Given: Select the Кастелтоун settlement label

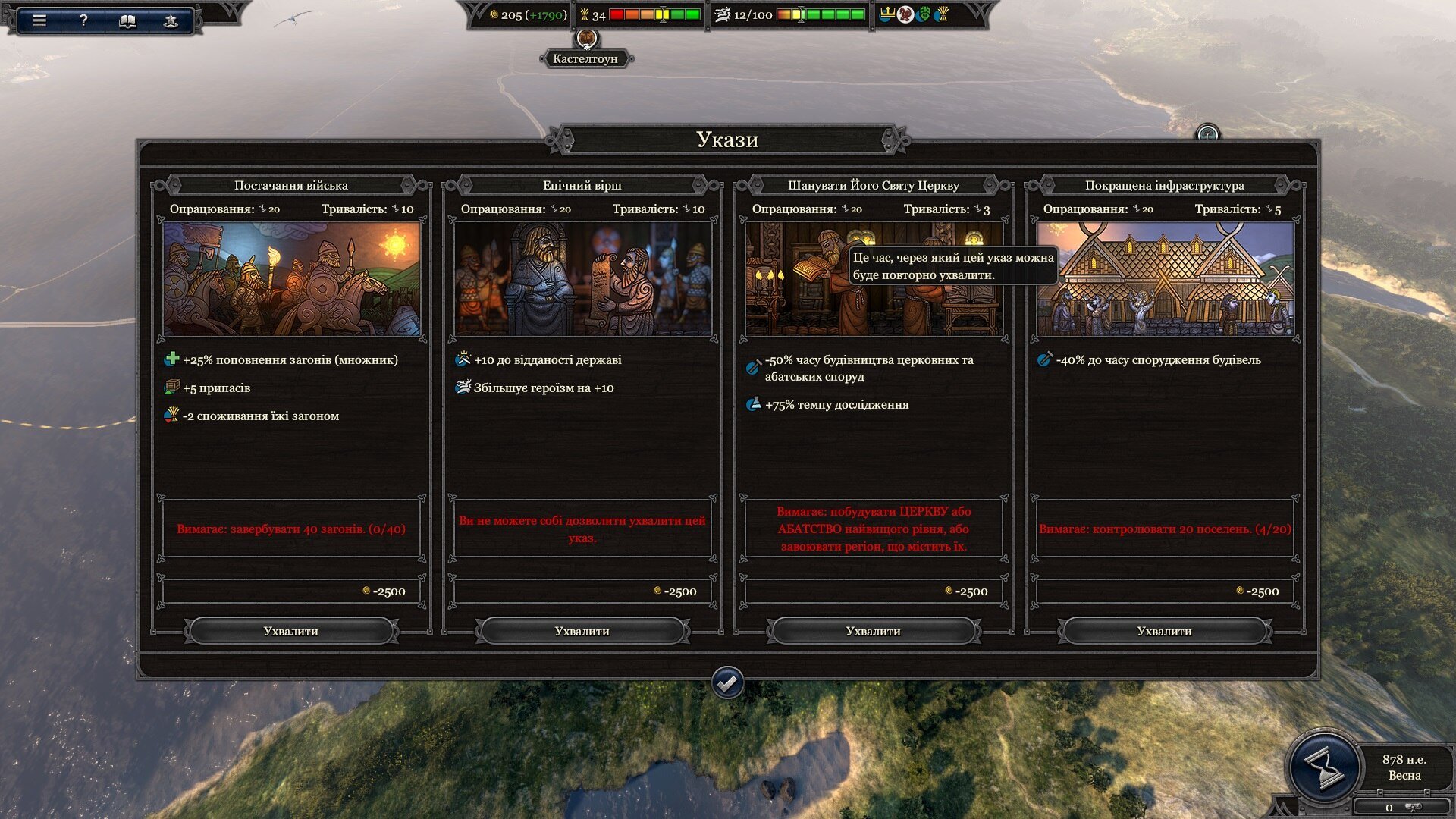Looking at the screenshot, I should (x=585, y=58).
